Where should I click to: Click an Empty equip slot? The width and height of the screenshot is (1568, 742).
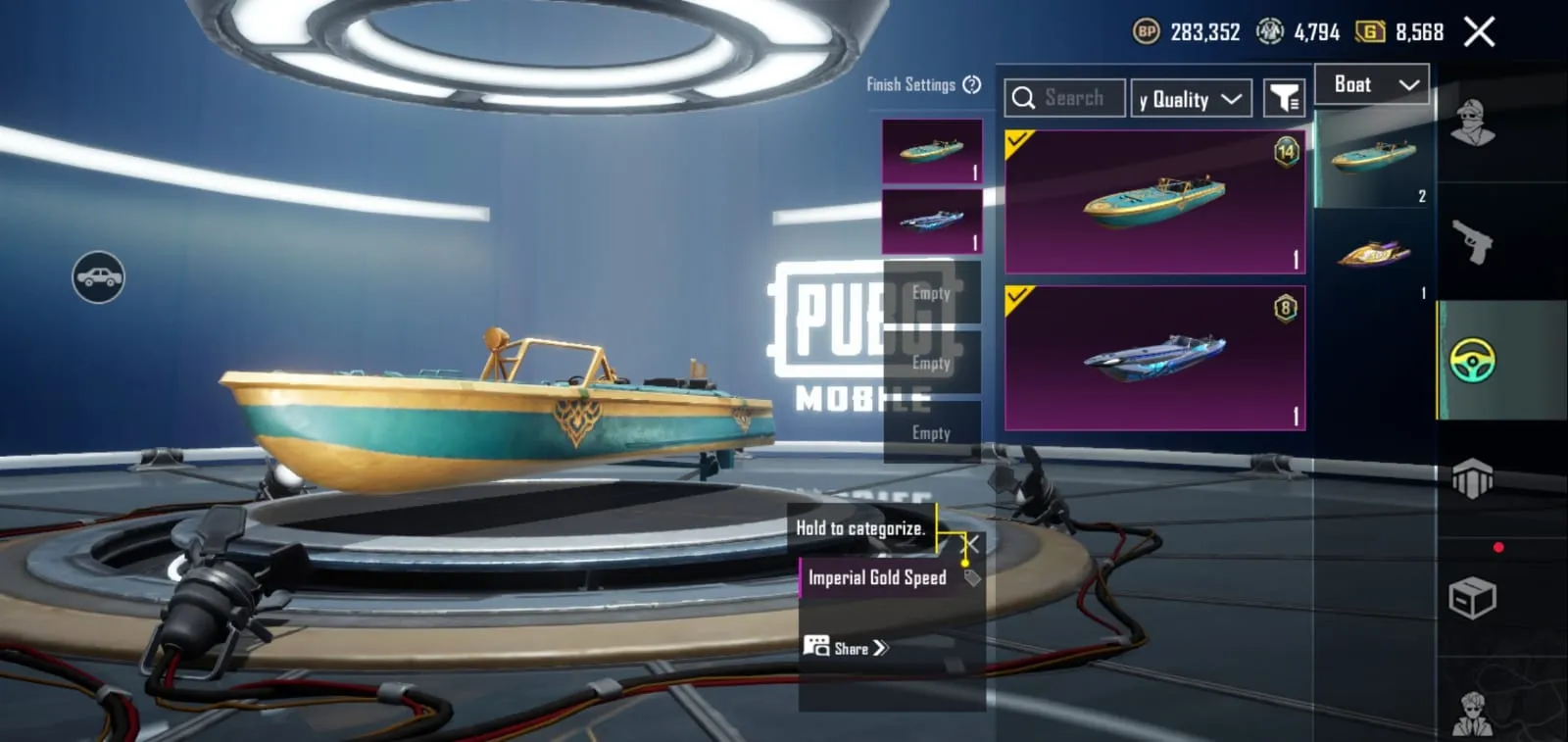(930, 292)
